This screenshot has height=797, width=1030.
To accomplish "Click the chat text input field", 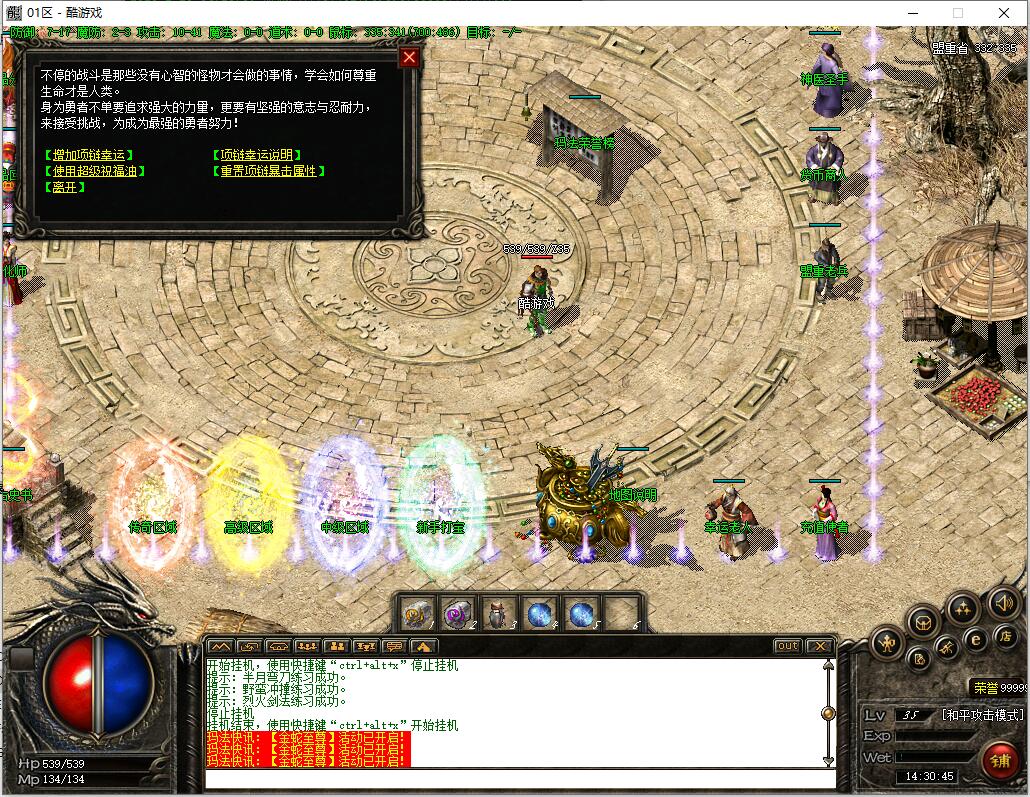I will coord(520,778).
